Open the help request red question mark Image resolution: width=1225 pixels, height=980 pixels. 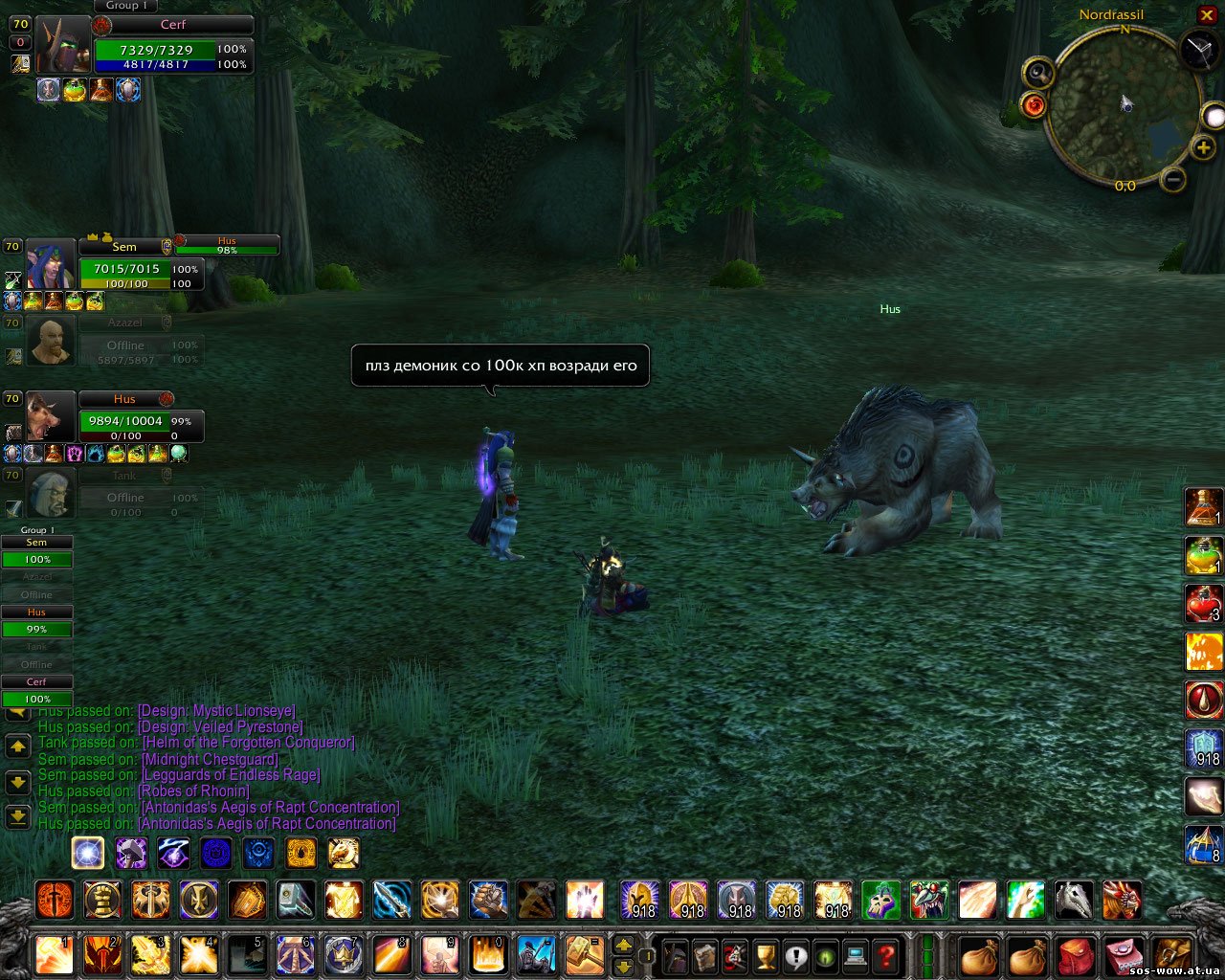[x=887, y=955]
